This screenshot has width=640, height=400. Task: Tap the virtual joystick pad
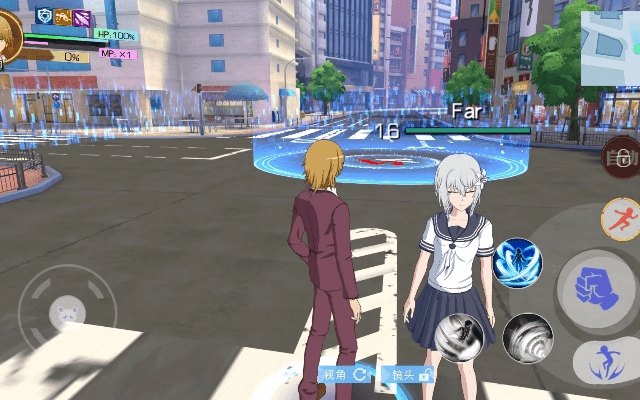(x=67, y=314)
